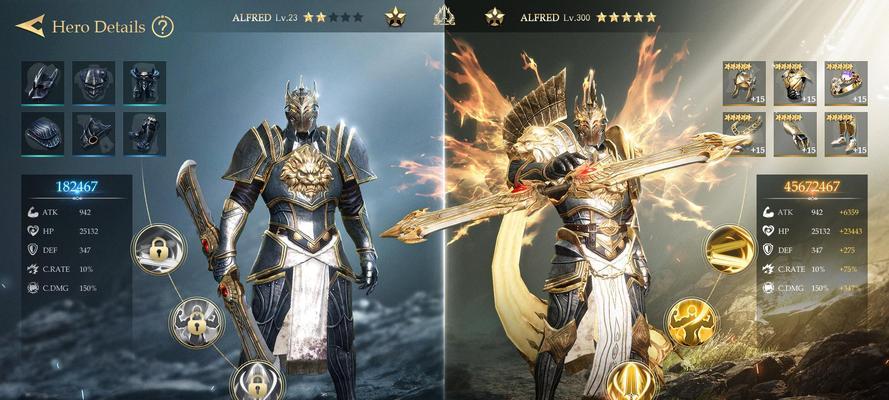Open the Hero Details help question mark
Image resolution: width=889 pixels, height=400 pixels.
163,26
